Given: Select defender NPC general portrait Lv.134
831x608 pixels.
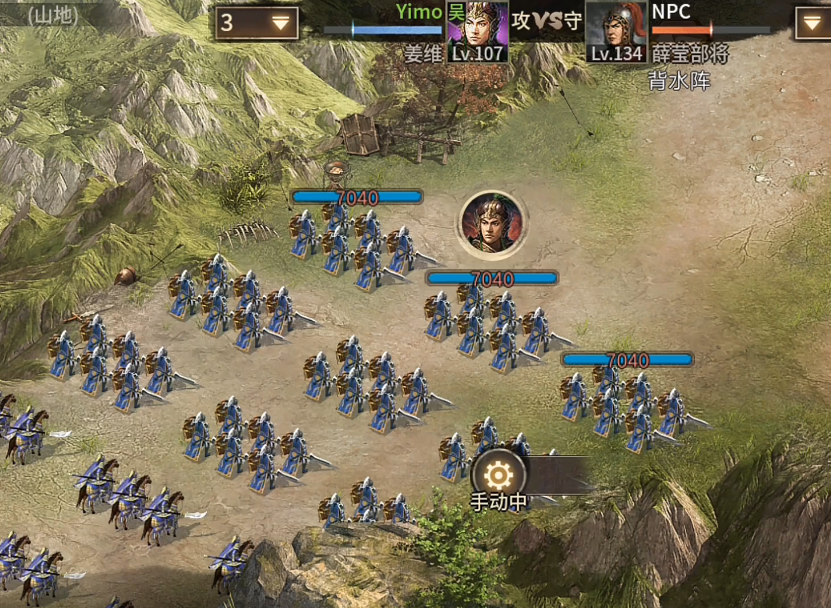Looking at the screenshot, I should (x=615, y=28).
